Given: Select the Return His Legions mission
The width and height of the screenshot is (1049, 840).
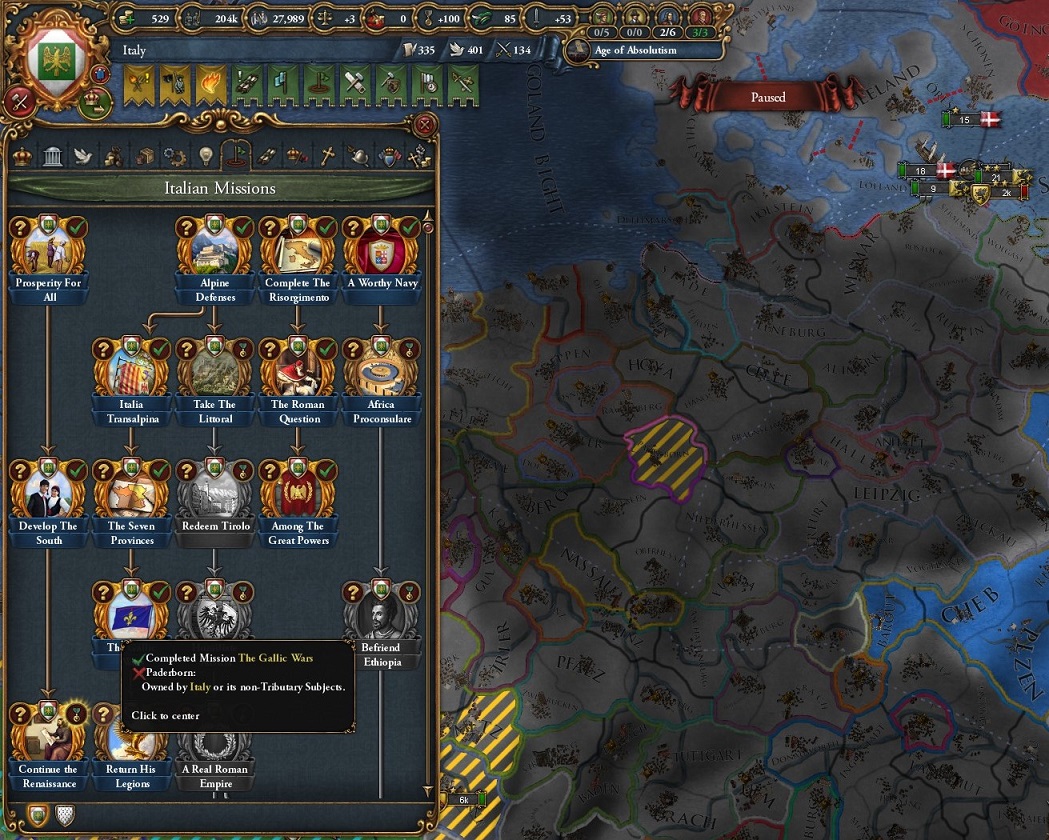Looking at the screenshot, I should pyautogui.click(x=131, y=735).
